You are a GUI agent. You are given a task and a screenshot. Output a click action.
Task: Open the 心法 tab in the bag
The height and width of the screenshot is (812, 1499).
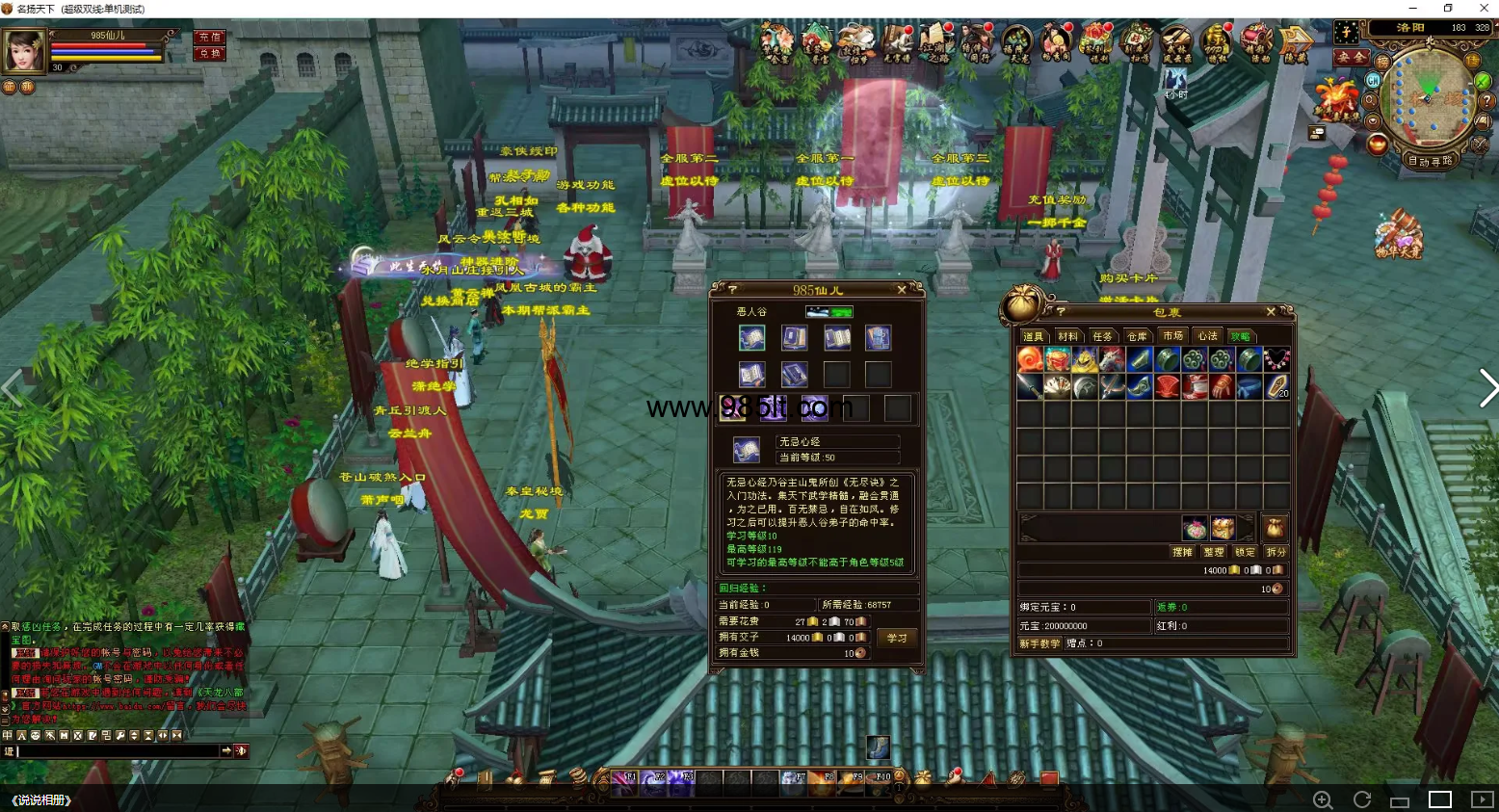1207,336
